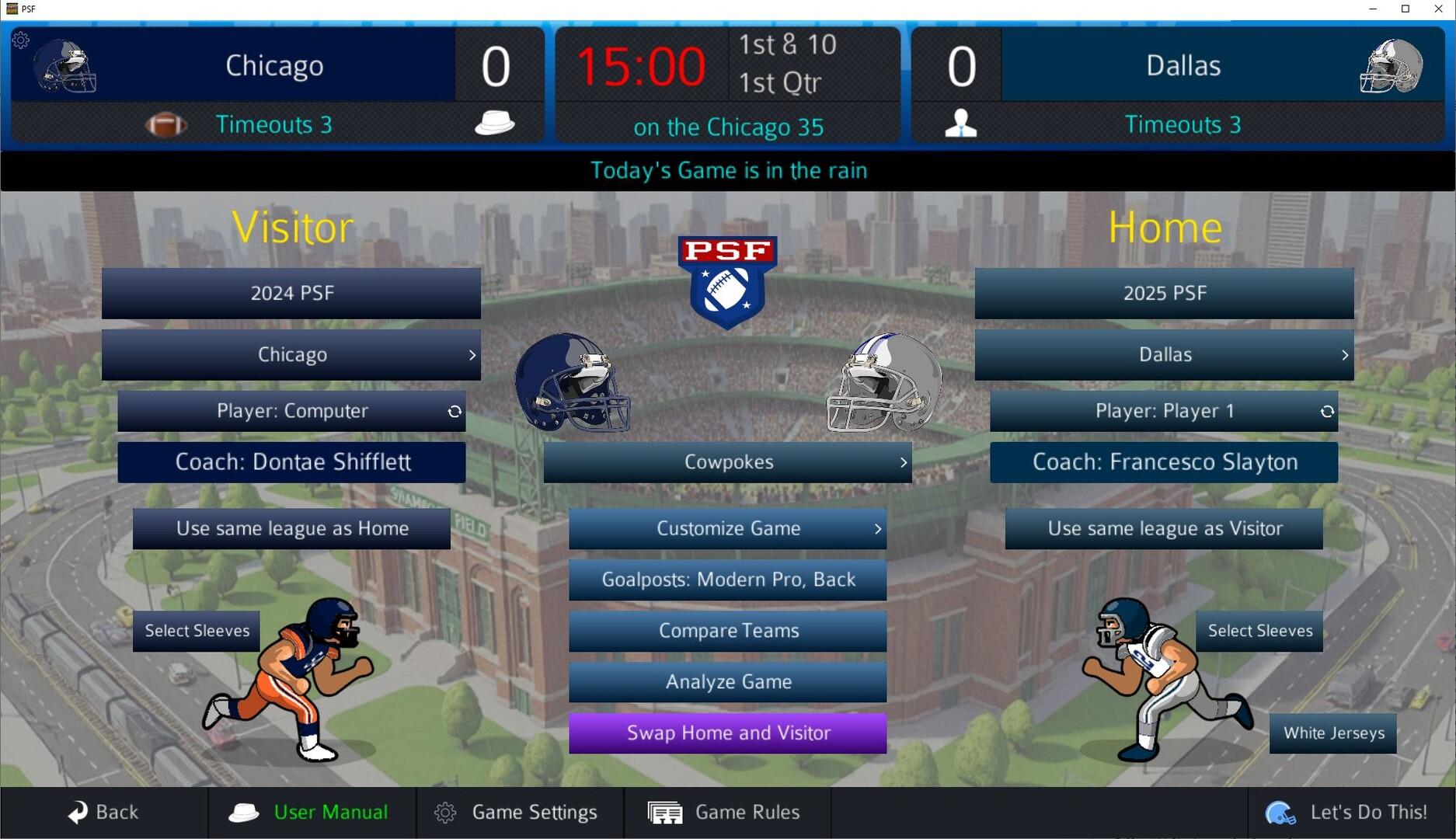Expand the Cowpokes field selector

[903, 461]
